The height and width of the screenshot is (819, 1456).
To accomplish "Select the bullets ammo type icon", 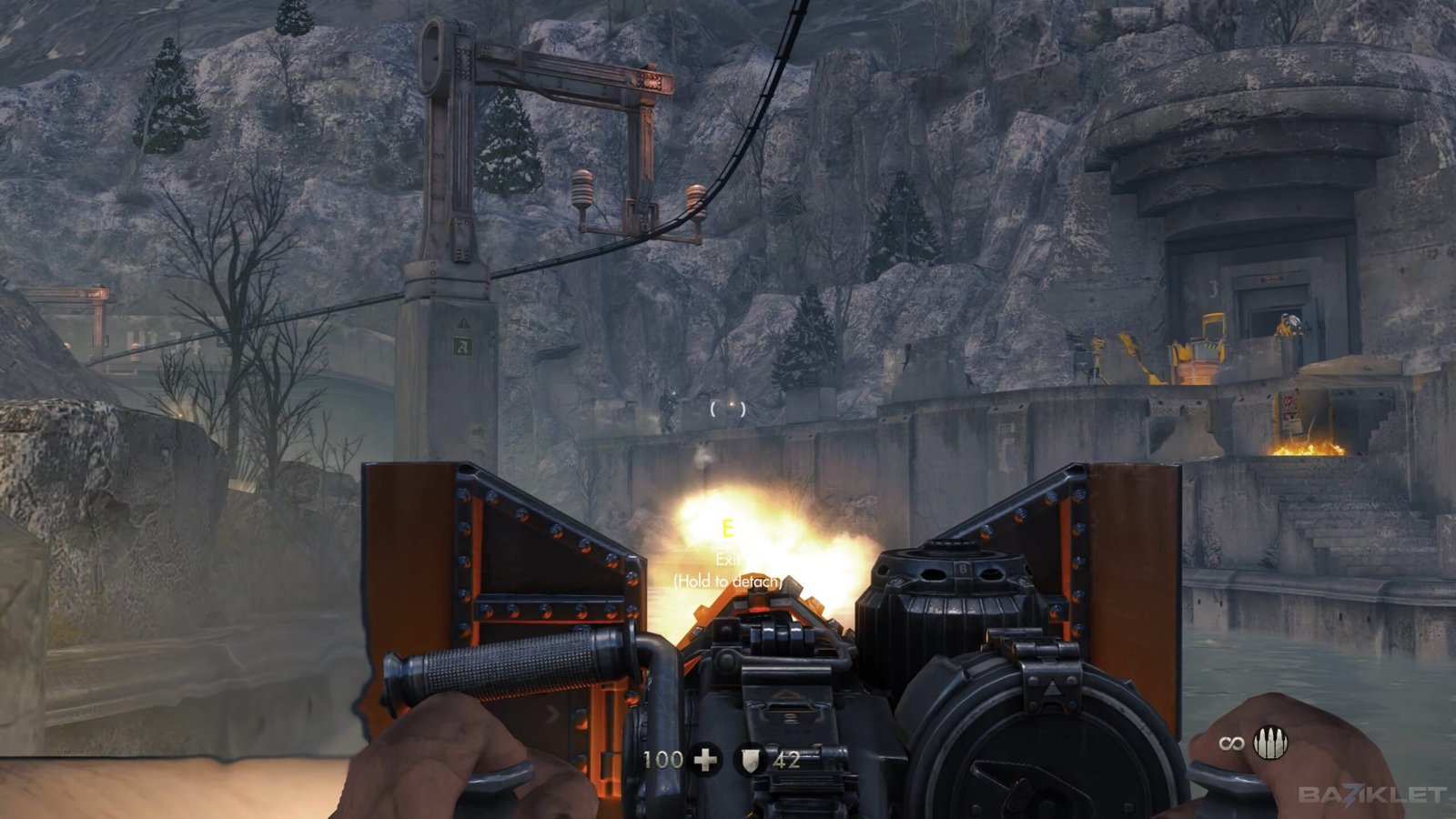I will click(x=1270, y=744).
